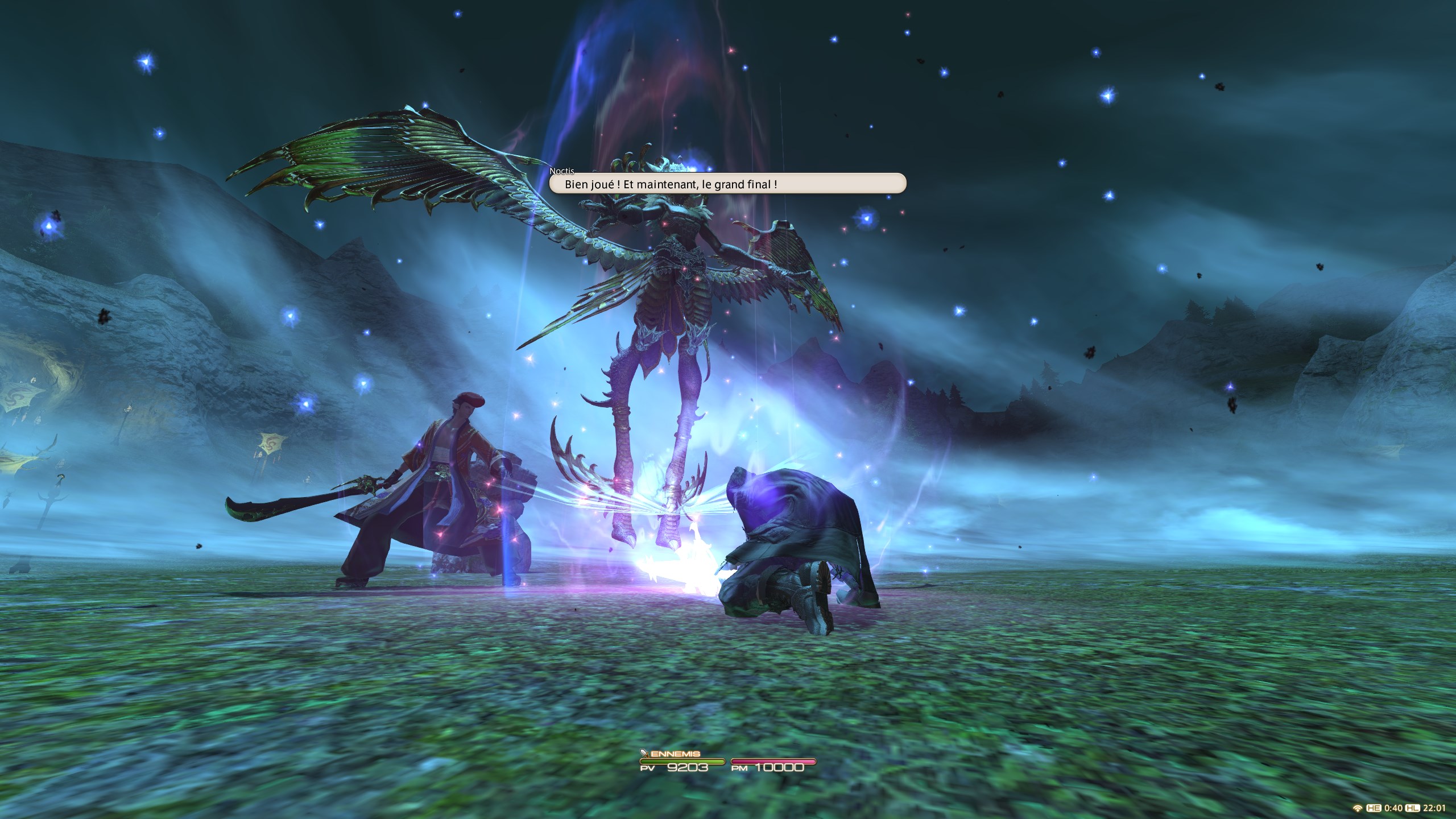
Task: Click the Wi-Fi connection status icon
Action: click(1358, 809)
